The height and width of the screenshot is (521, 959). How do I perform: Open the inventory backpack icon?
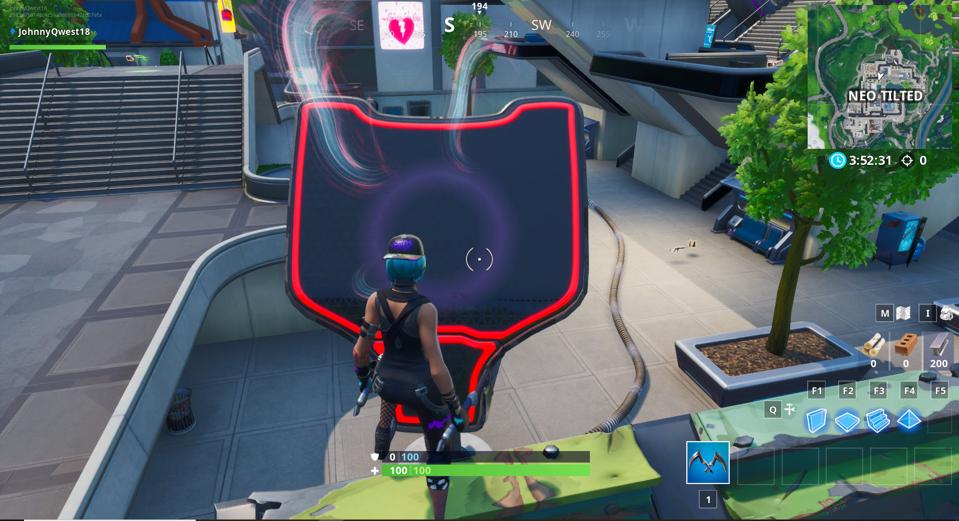tap(947, 313)
